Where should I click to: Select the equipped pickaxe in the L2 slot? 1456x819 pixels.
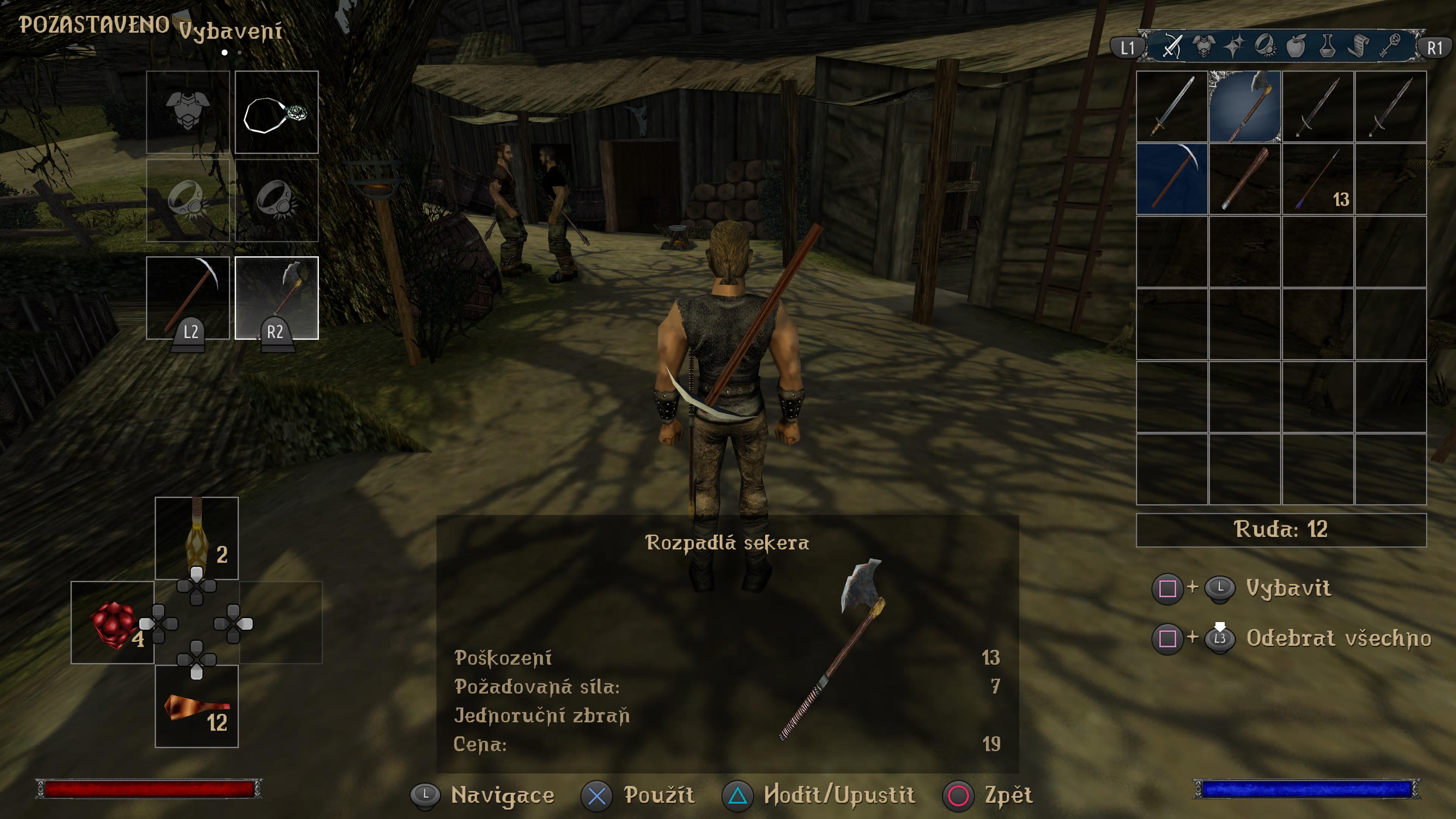pos(188,298)
